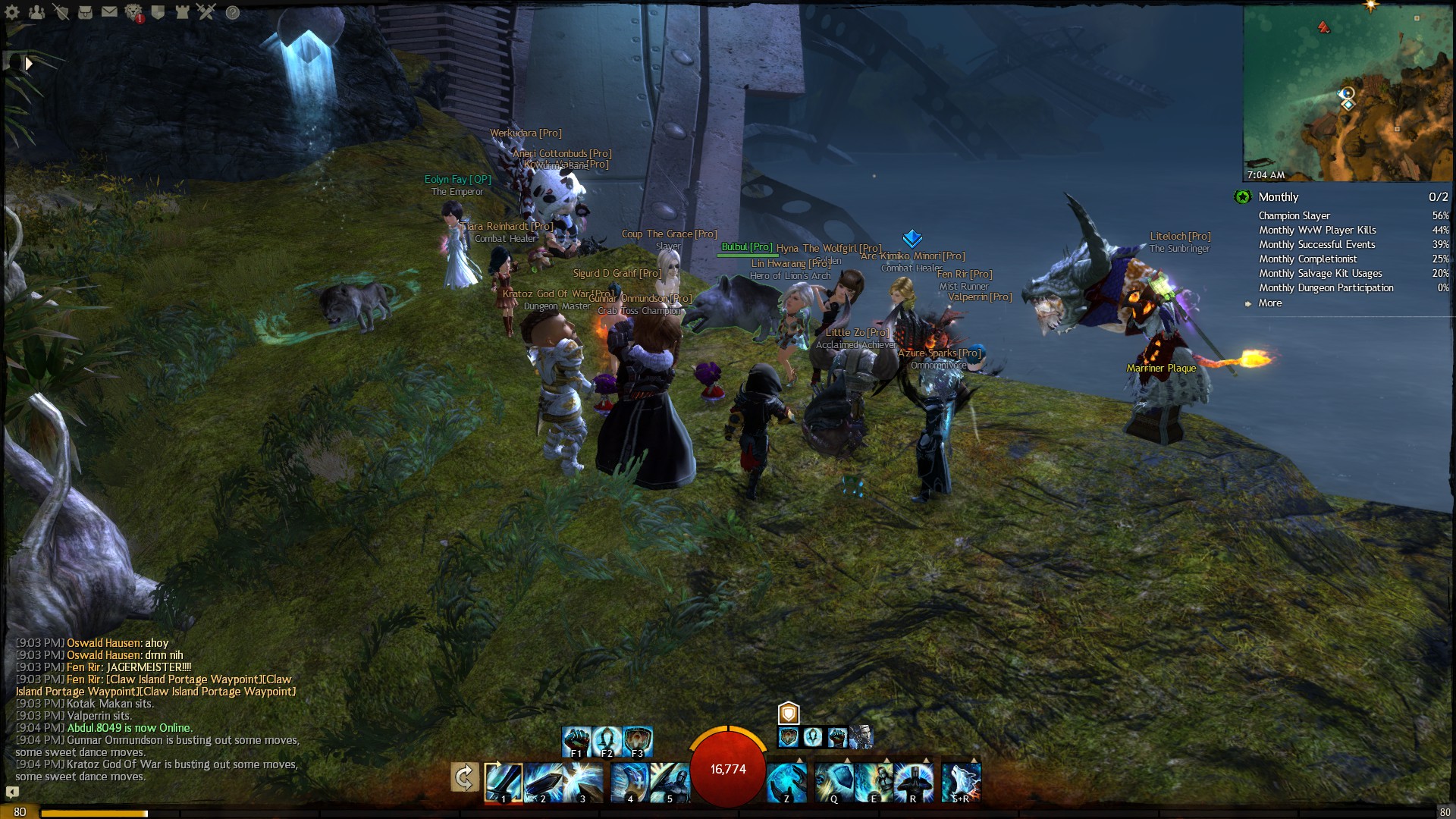Open the Hero panel sword-and-shield icon

tap(61, 12)
